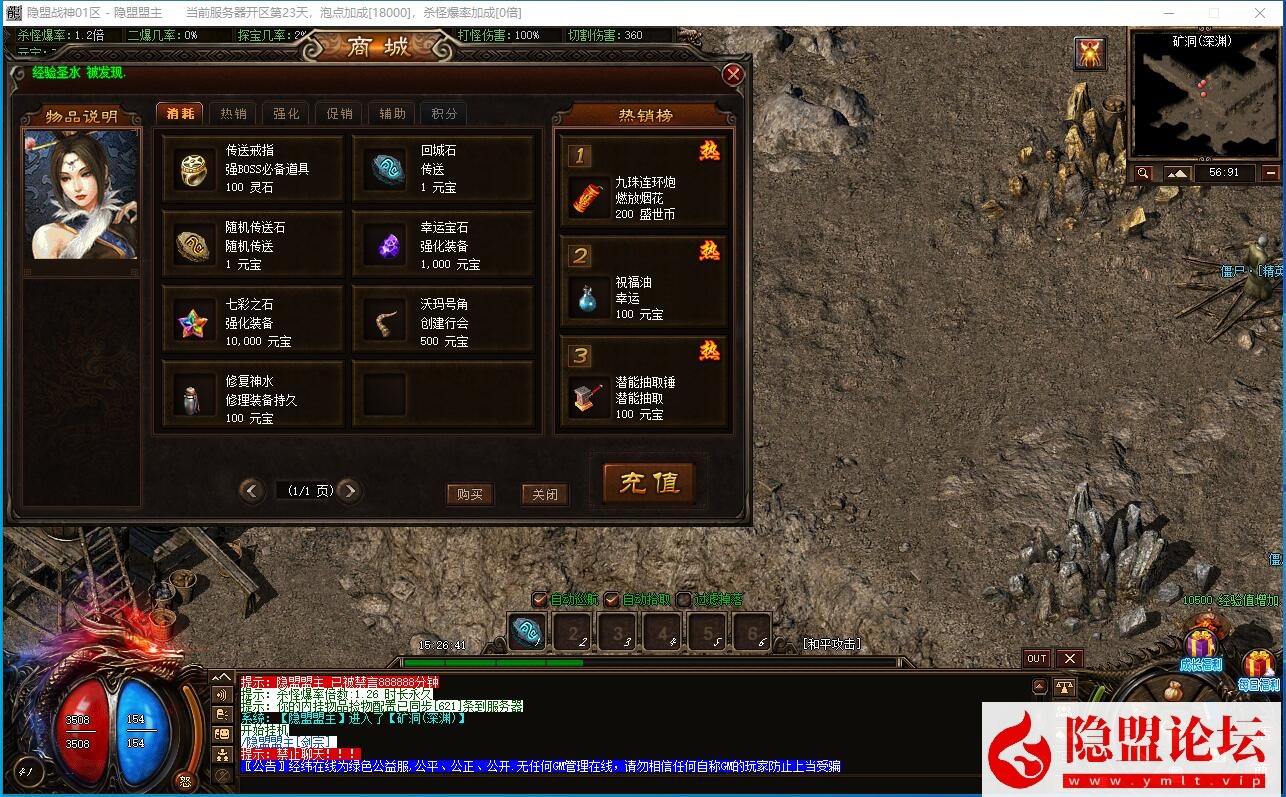Select the 传送戒指 shop item
This screenshot has width=1286, height=797.
coord(253,169)
